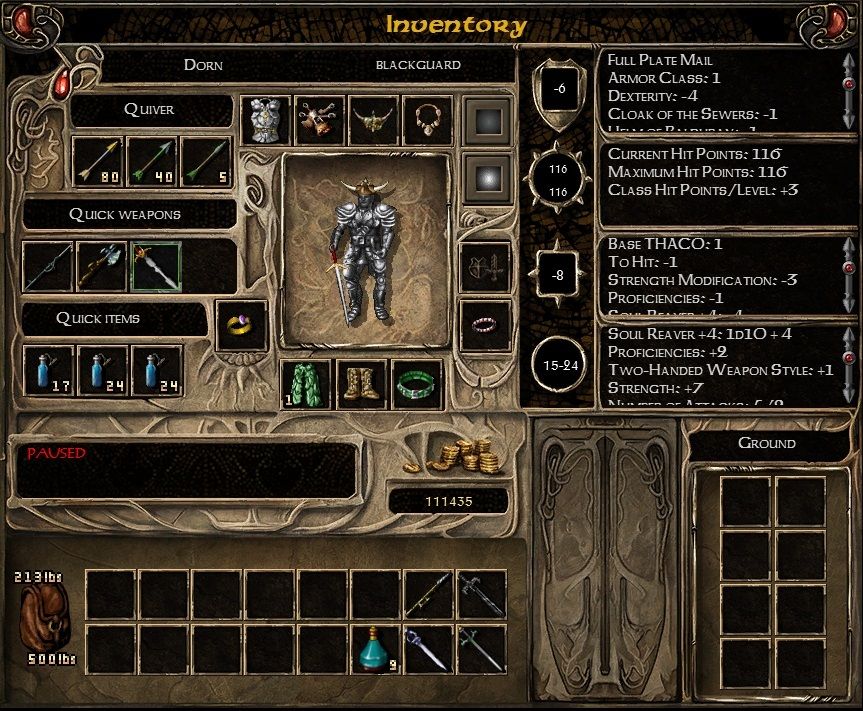
Task: Select the necklace amulet slot
Action: 427,121
